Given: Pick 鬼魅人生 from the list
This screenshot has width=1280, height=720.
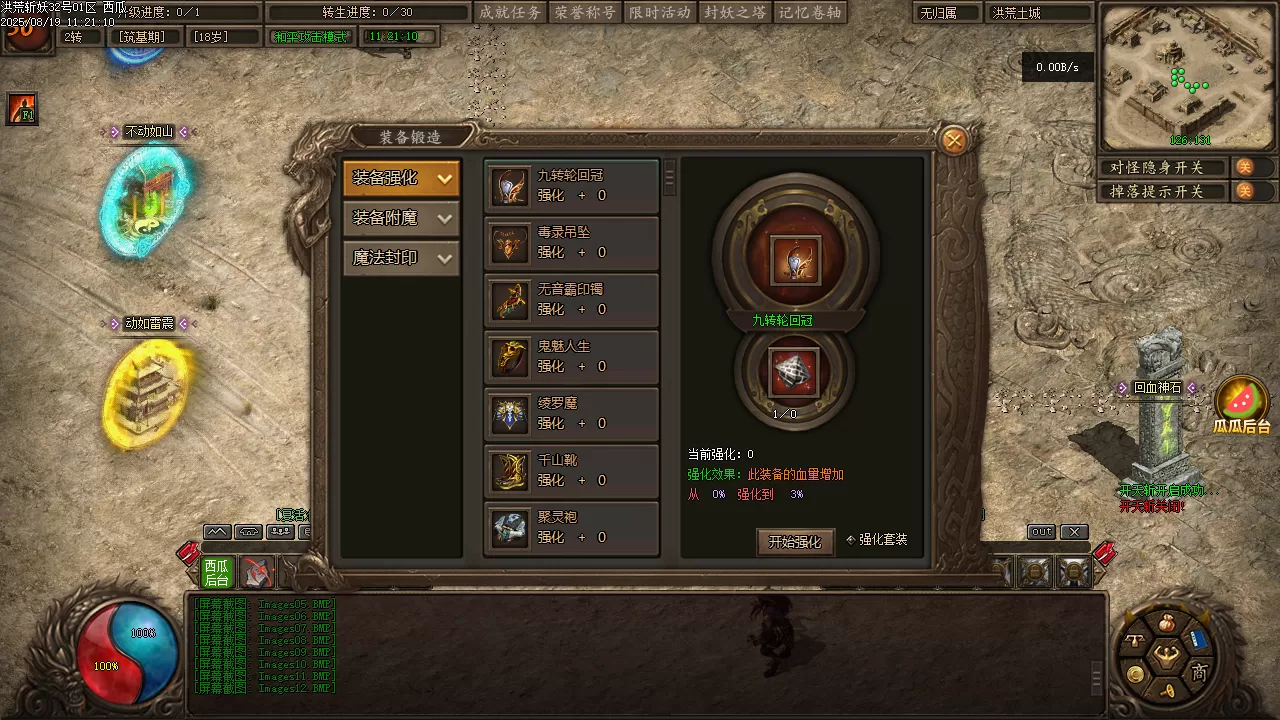Looking at the screenshot, I should click(571, 357).
